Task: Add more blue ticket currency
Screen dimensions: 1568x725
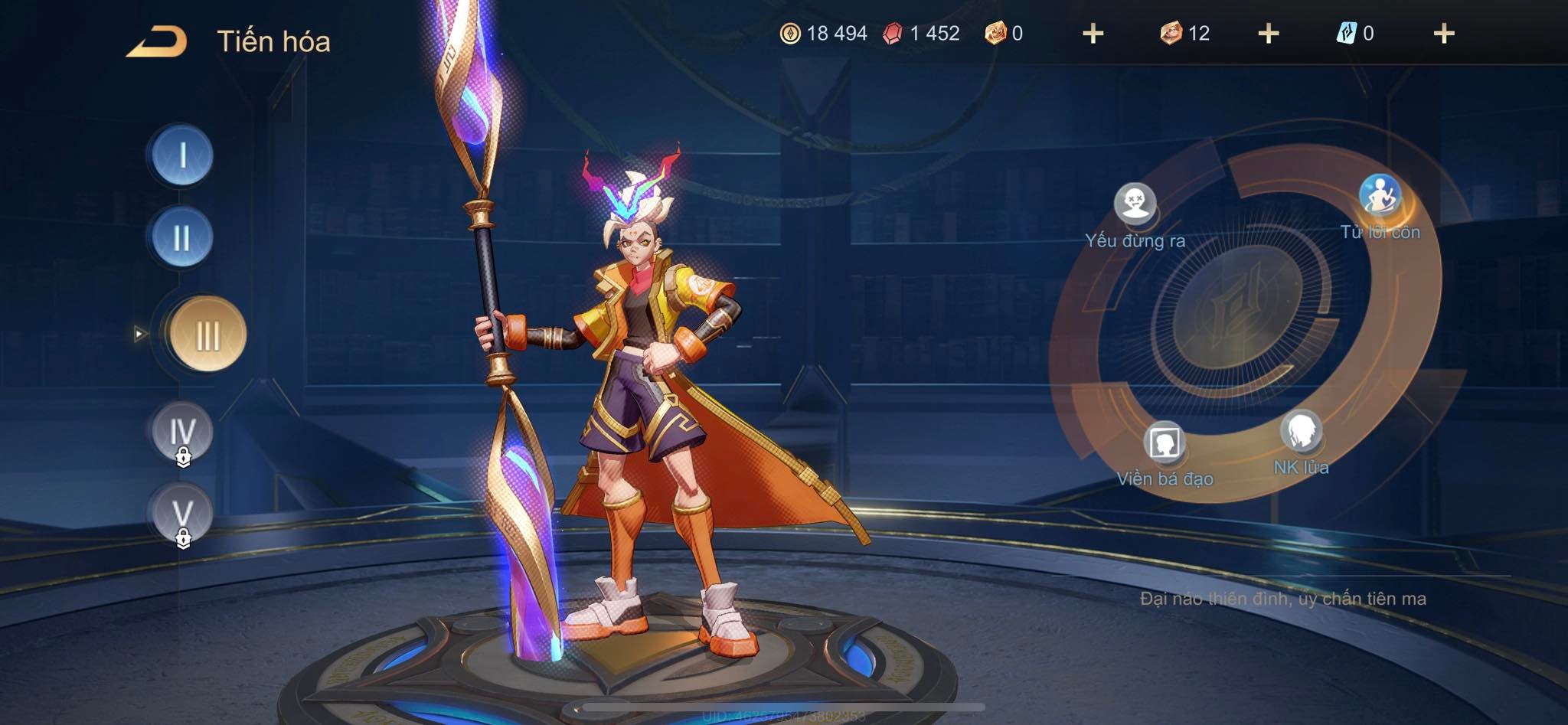Action: coord(1443,34)
